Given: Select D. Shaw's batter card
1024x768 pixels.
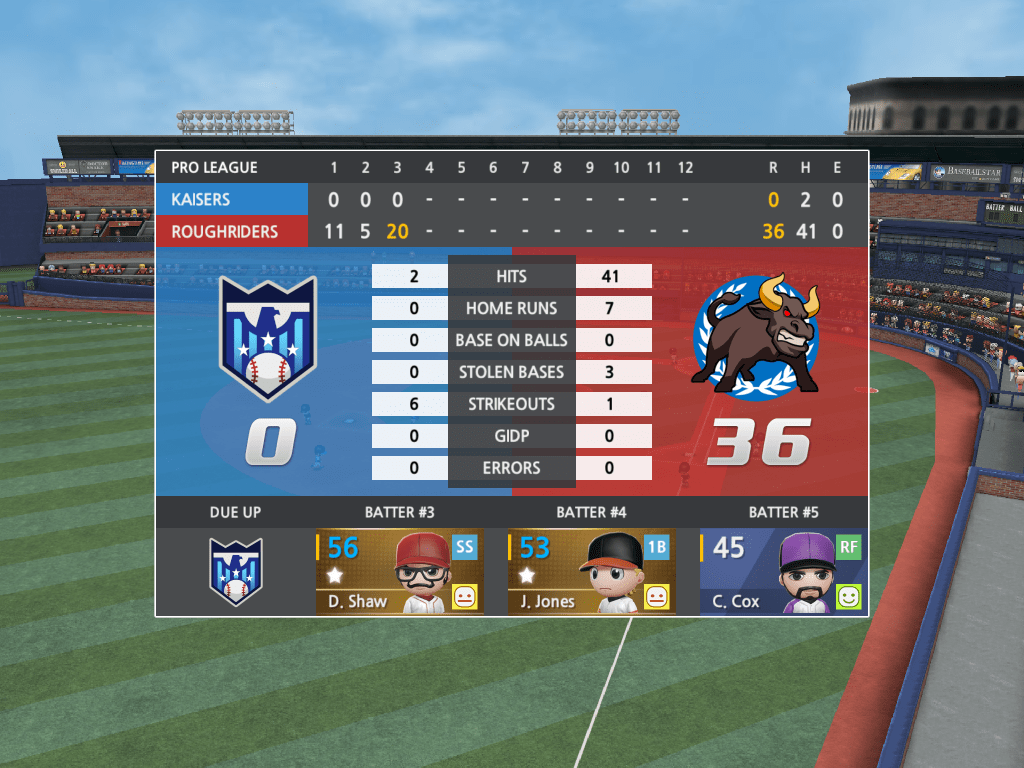Looking at the screenshot, I should point(399,571).
